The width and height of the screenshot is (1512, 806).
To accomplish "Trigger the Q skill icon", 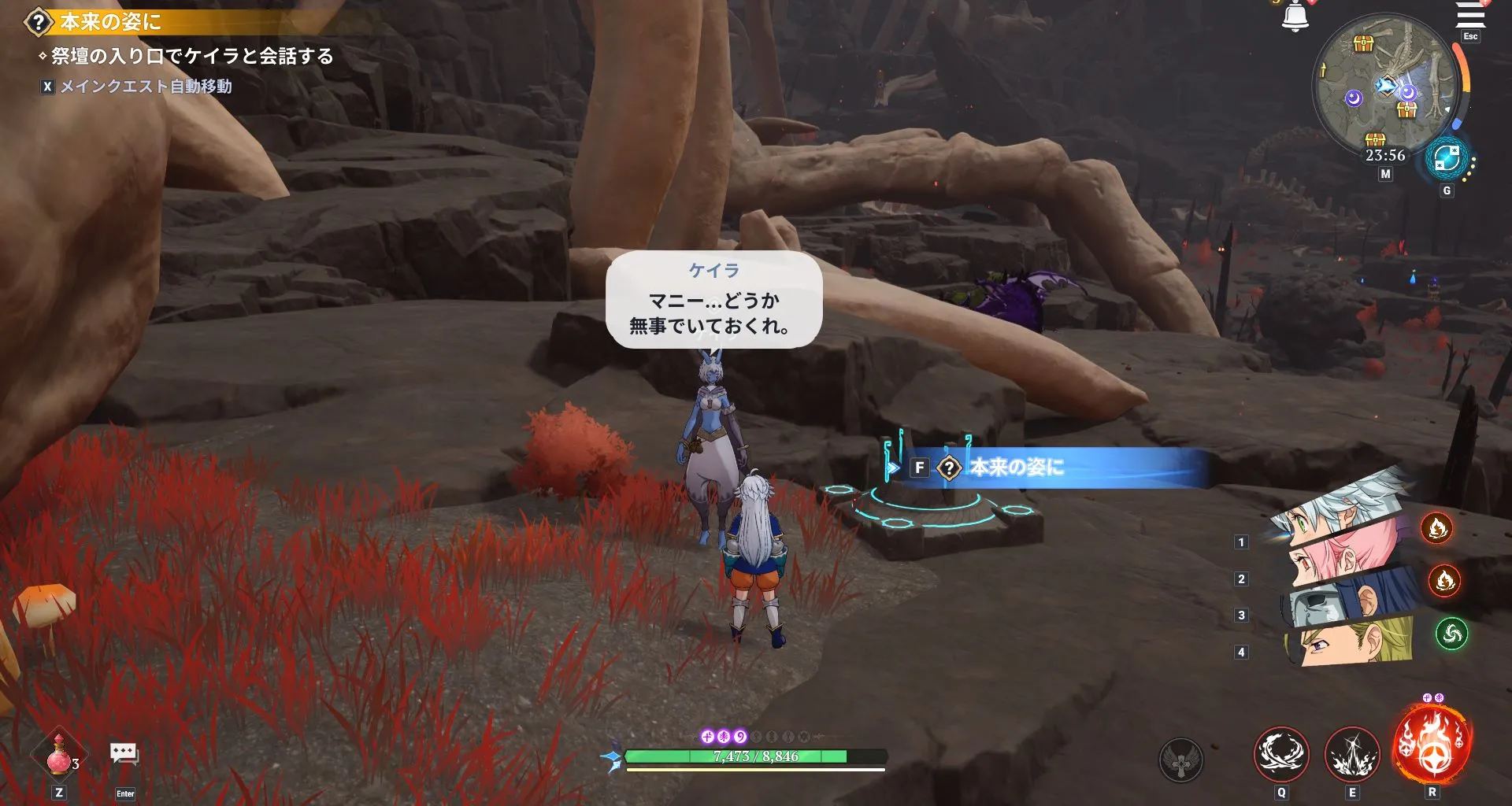I will (1282, 752).
